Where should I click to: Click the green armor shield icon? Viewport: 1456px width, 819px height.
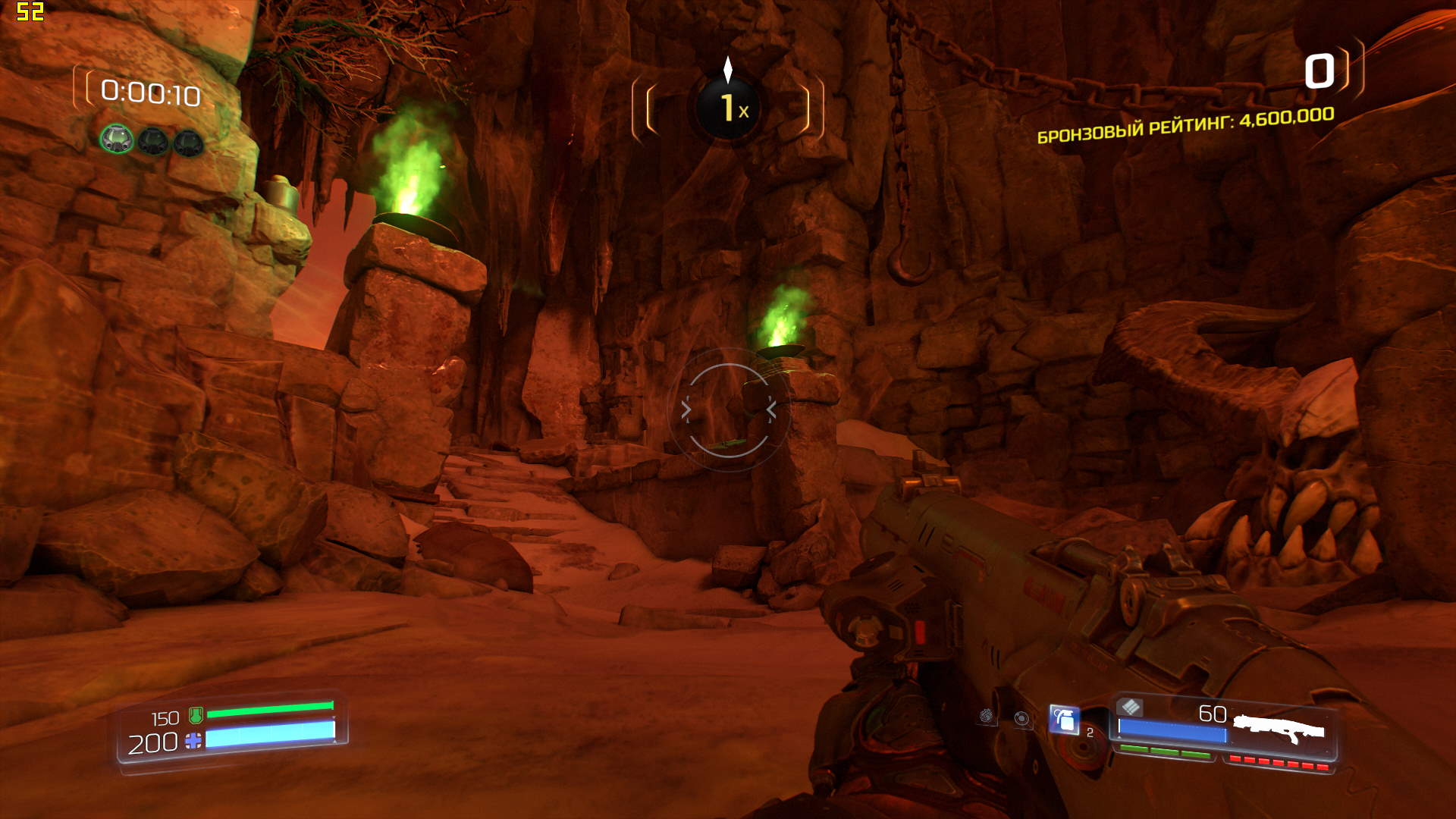pyautogui.click(x=196, y=714)
